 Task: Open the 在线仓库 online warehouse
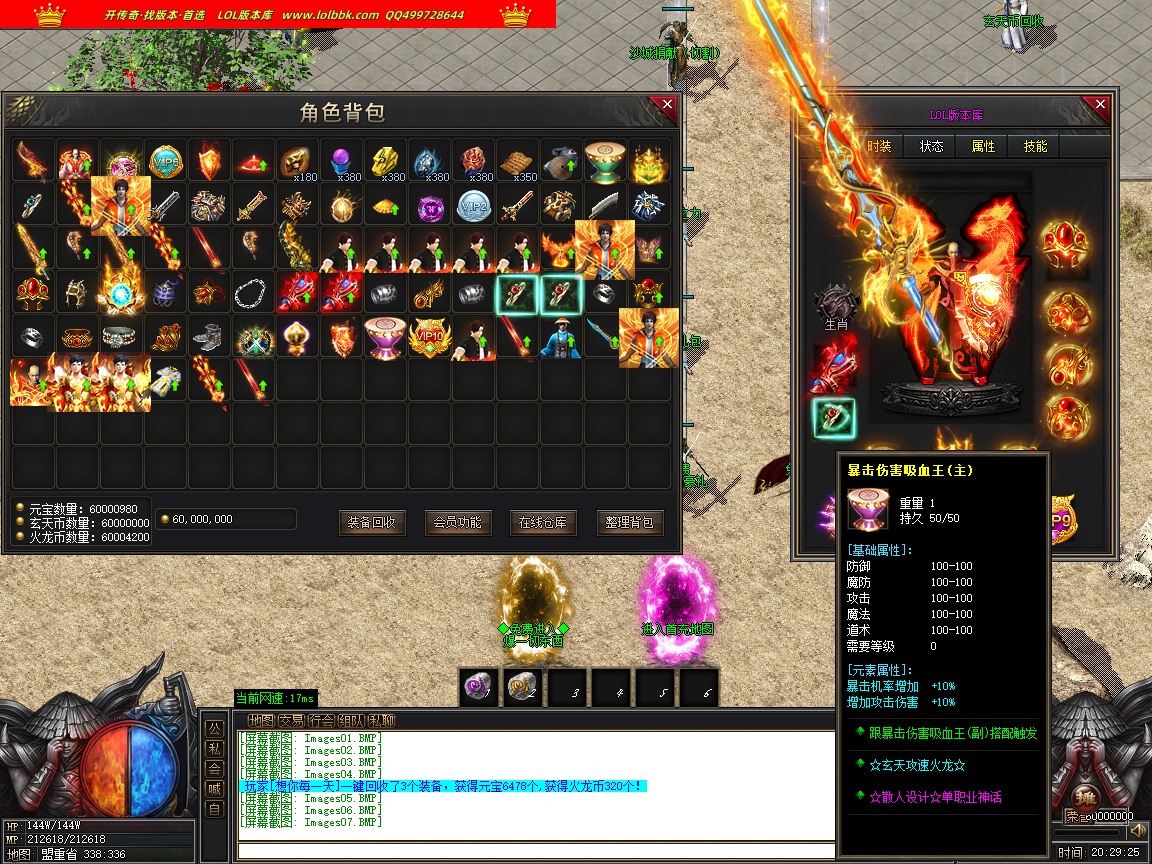pyautogui.click(x=543, y=522)
